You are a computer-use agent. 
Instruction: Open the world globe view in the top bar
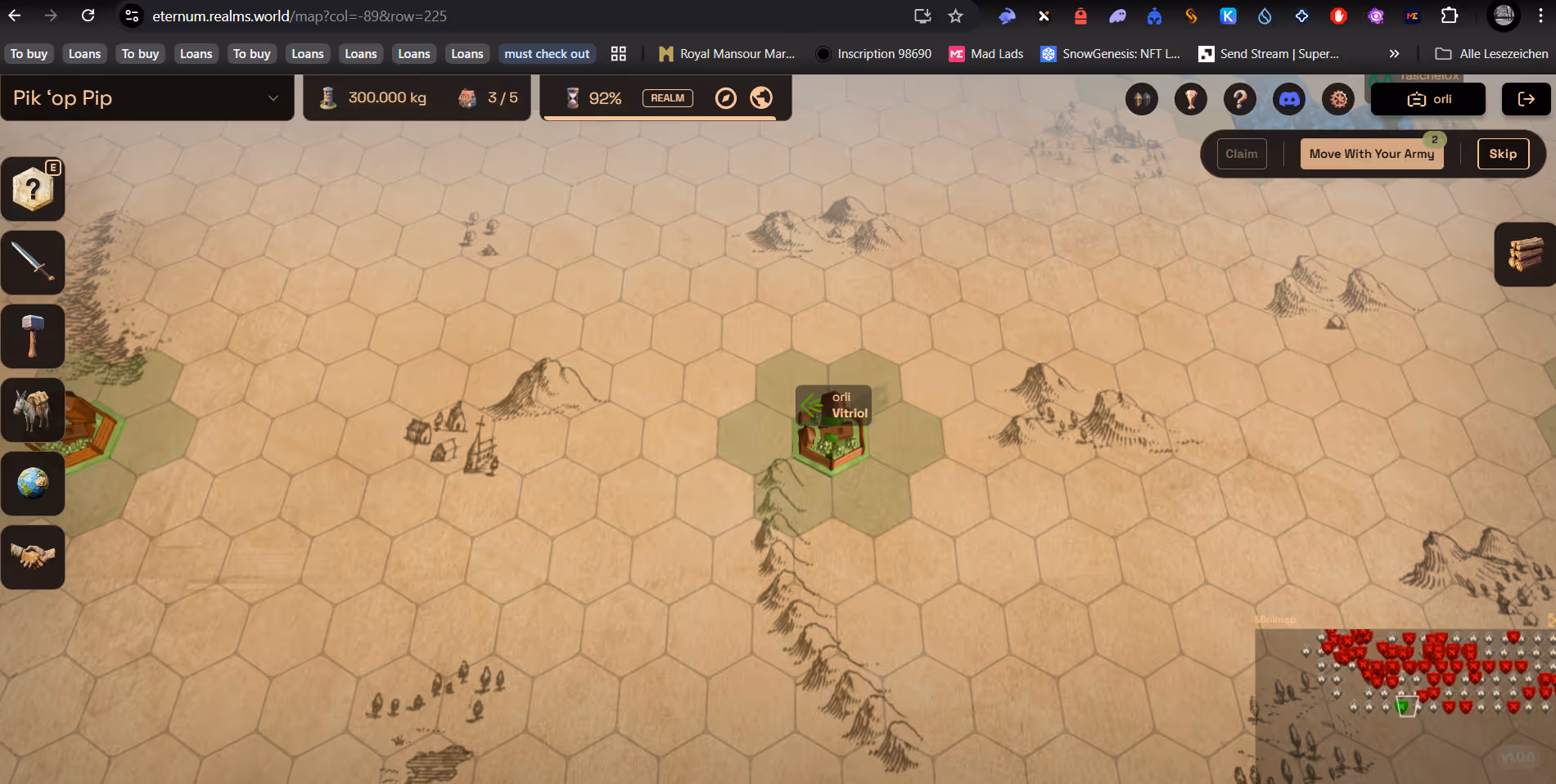pyautogui.click(x=761, y=98)
